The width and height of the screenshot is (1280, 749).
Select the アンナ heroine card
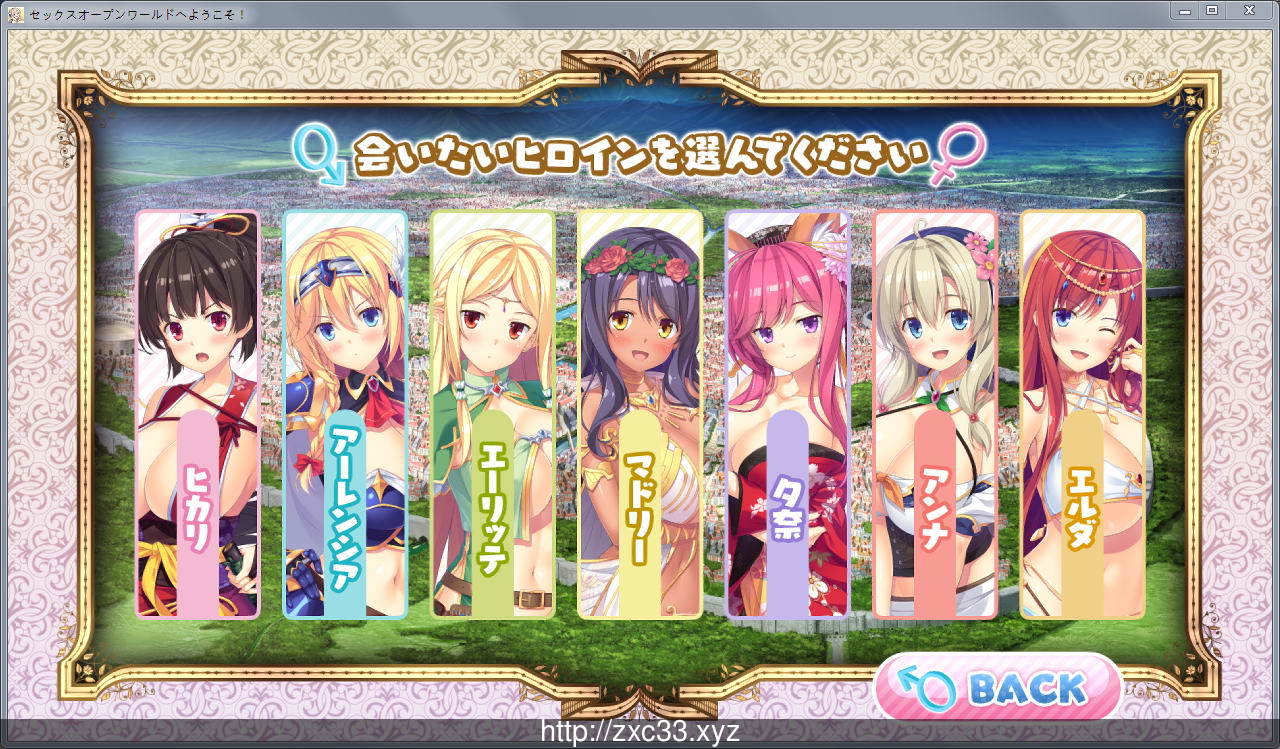click(x=935, y=413)
